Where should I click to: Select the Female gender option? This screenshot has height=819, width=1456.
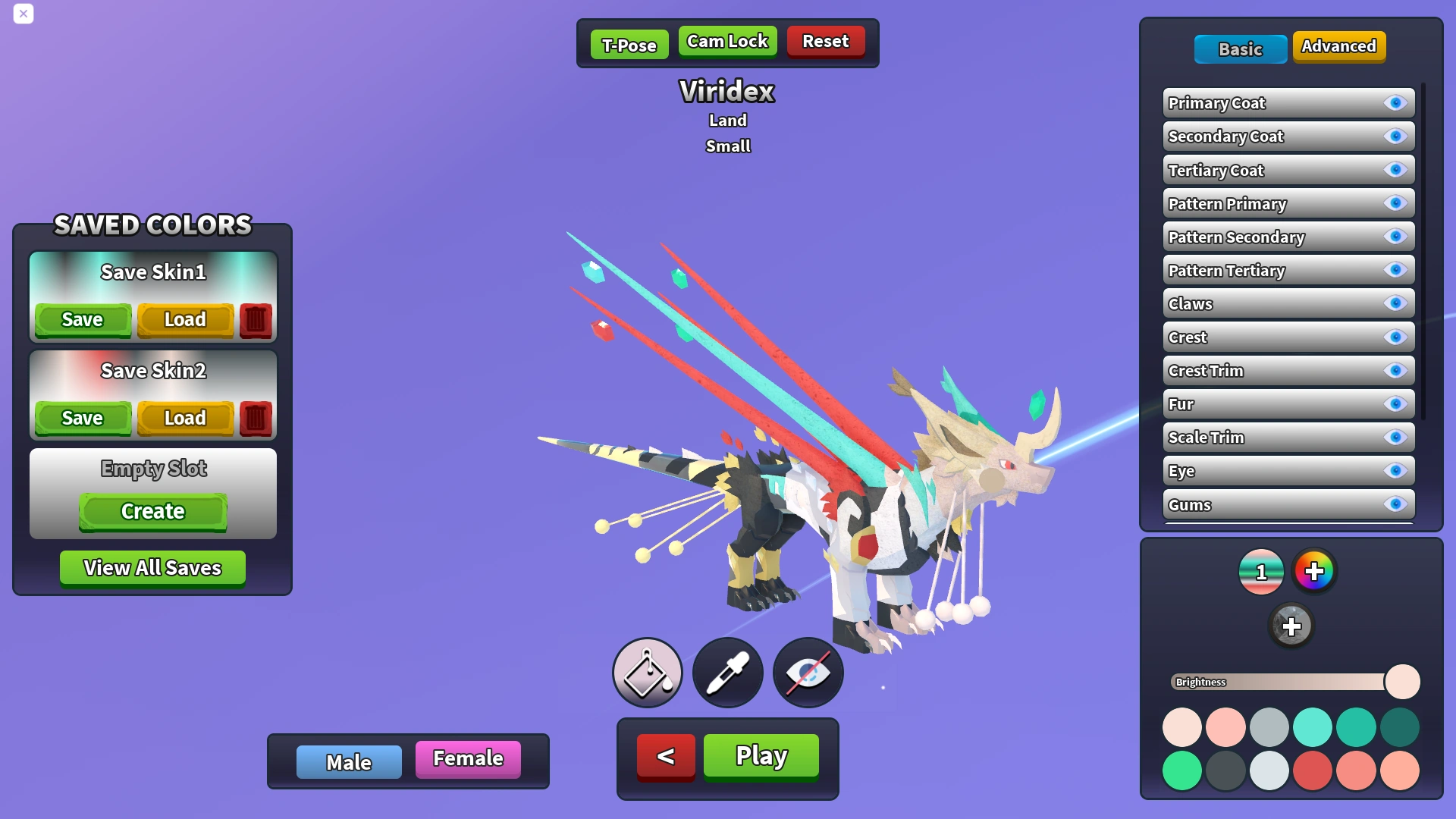467,758
